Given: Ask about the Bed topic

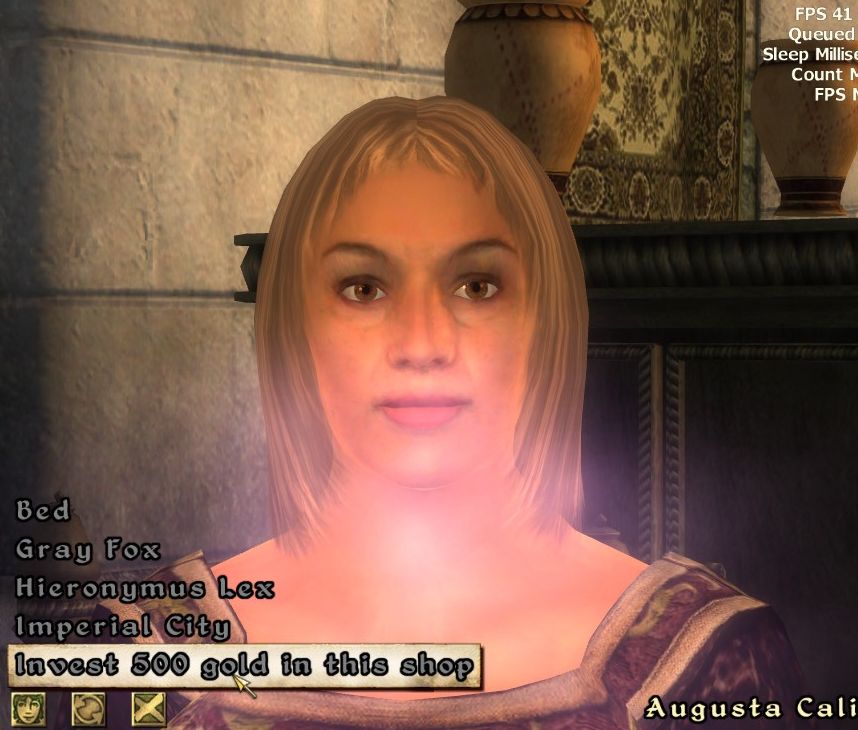Looking at the screenshot, I should click(x=44, y=510).
